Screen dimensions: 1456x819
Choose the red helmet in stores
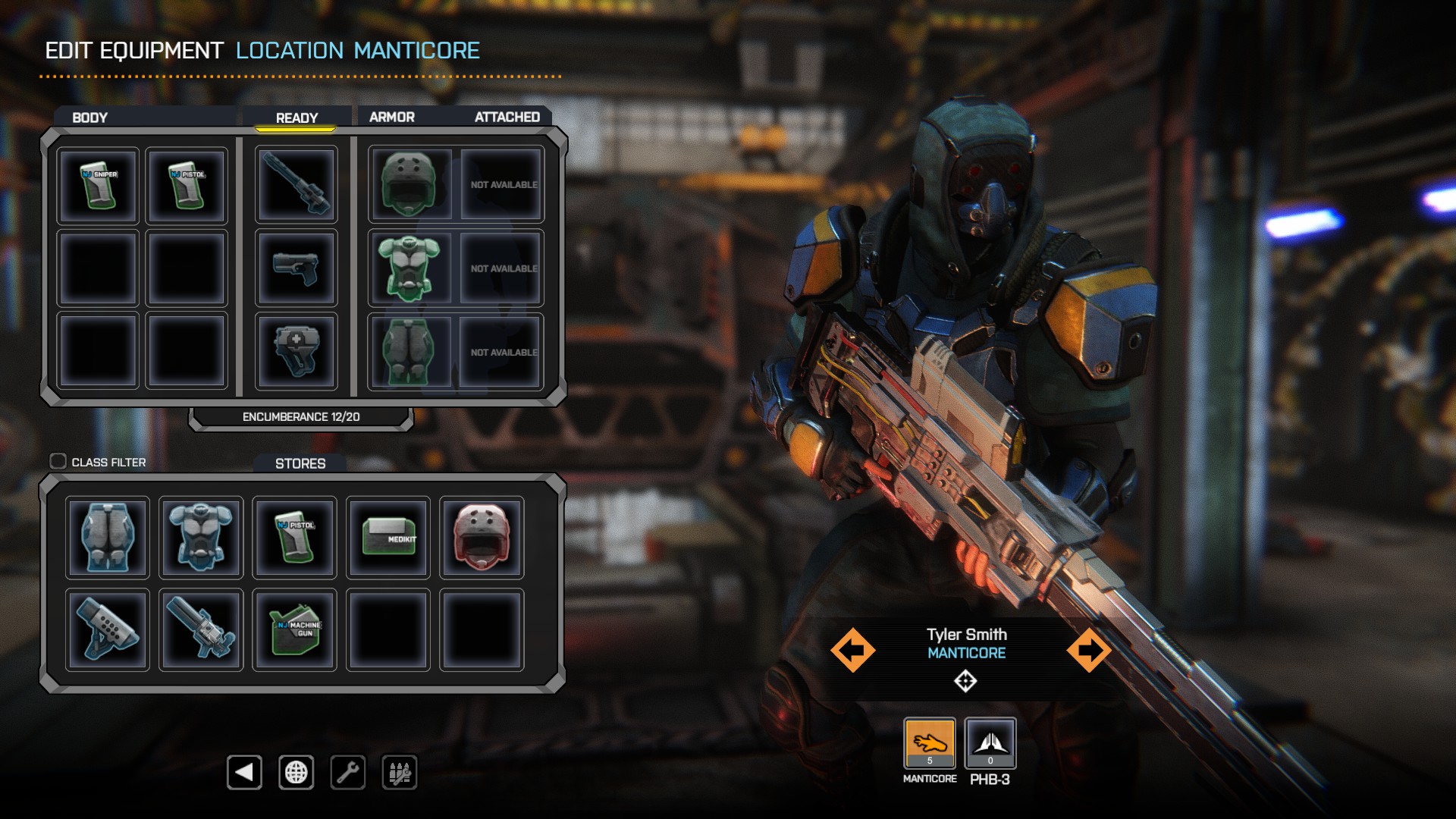482,538
